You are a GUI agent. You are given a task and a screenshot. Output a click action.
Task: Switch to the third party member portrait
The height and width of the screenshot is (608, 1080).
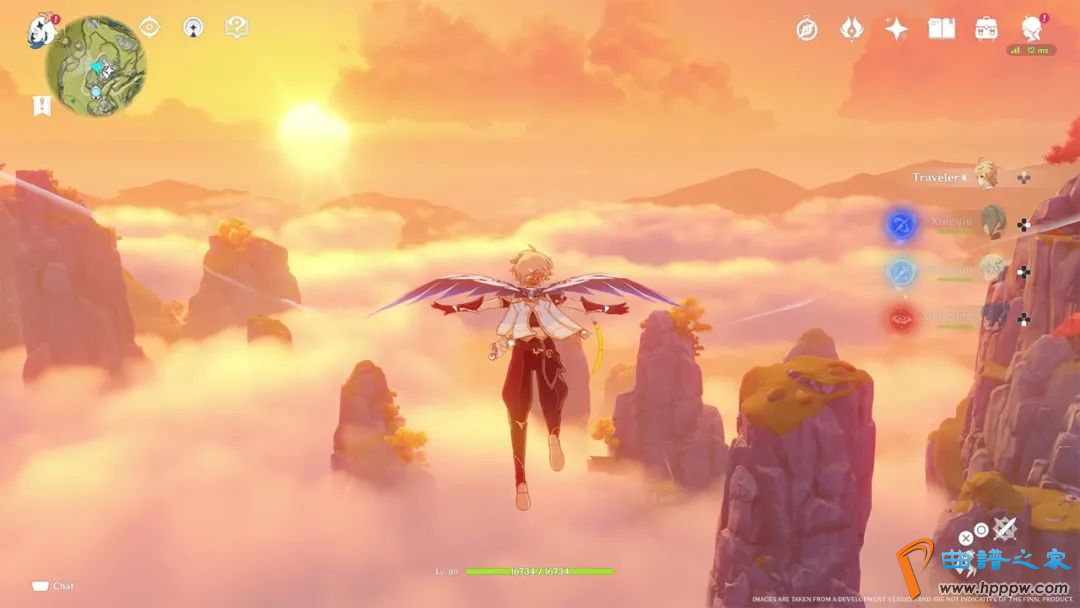[992, 269]
